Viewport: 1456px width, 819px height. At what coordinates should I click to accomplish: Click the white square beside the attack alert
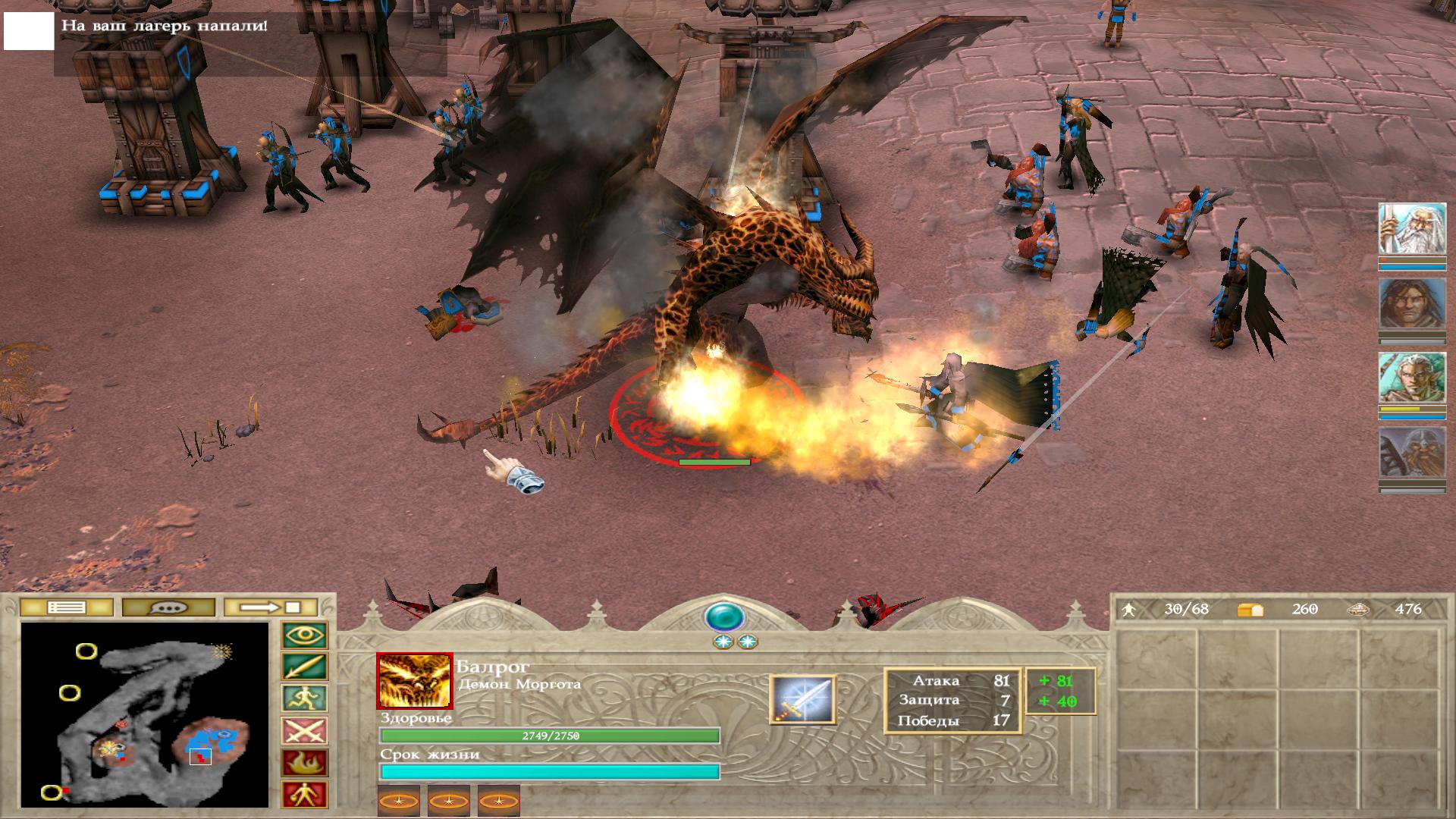(29, 30)
